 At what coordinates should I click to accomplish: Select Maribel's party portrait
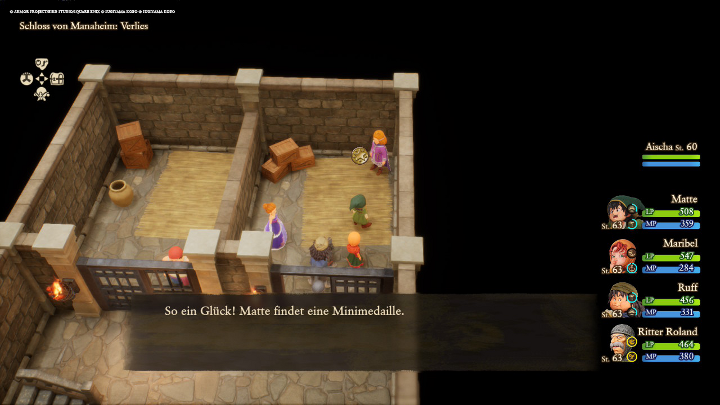pos(622,255)
